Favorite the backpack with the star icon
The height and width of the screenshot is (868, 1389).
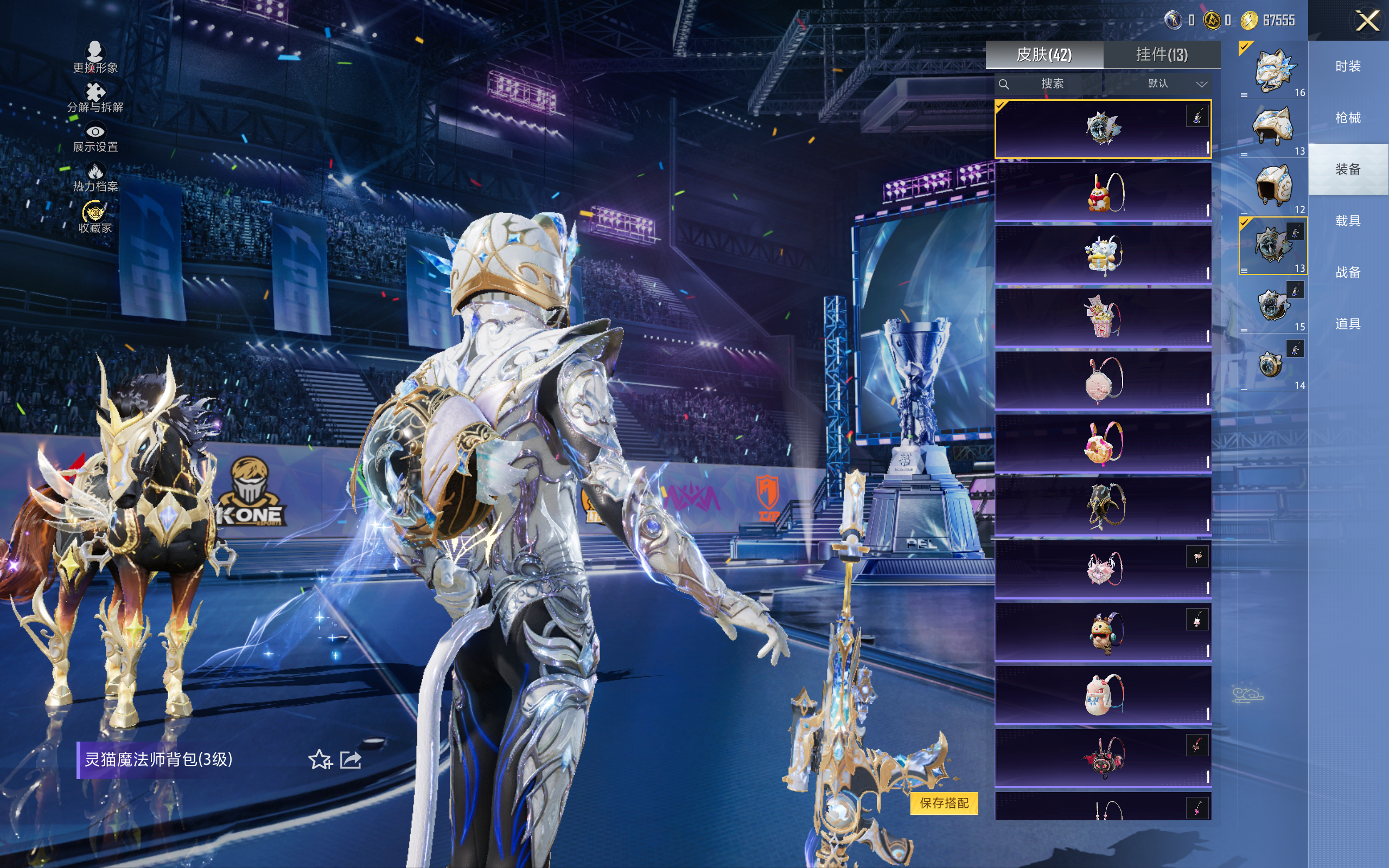point(320,759)
